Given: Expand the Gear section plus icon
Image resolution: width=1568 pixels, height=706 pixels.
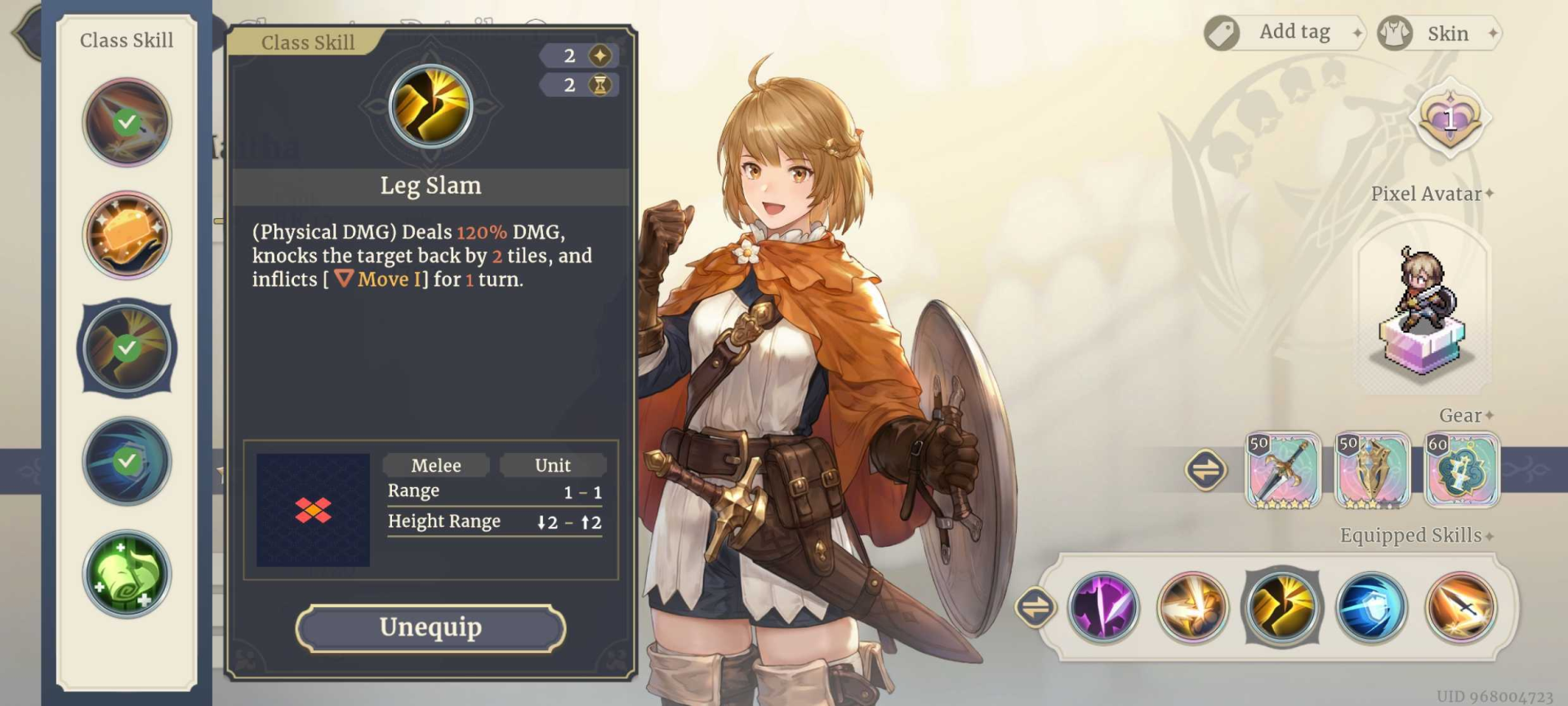Looking at the screenshot, I should click(x=1491, y=415).
